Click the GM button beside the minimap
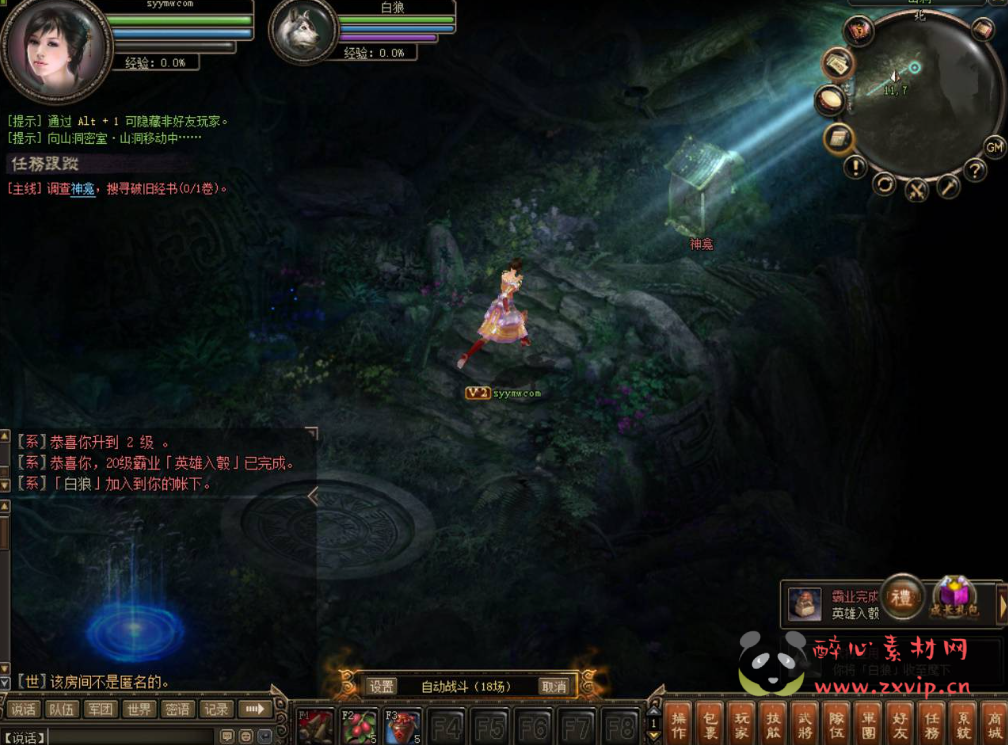The image size is (1008, 745). (994, 147)
